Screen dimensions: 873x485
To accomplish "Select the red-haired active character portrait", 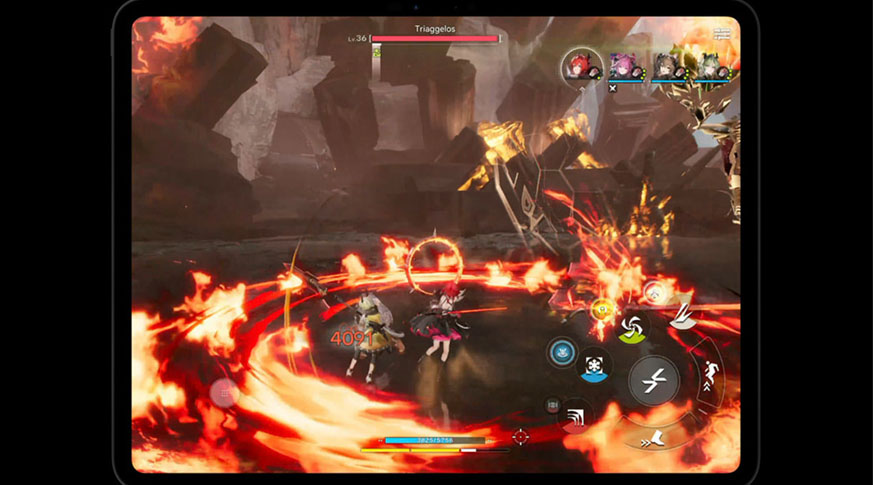I will 580,67.
